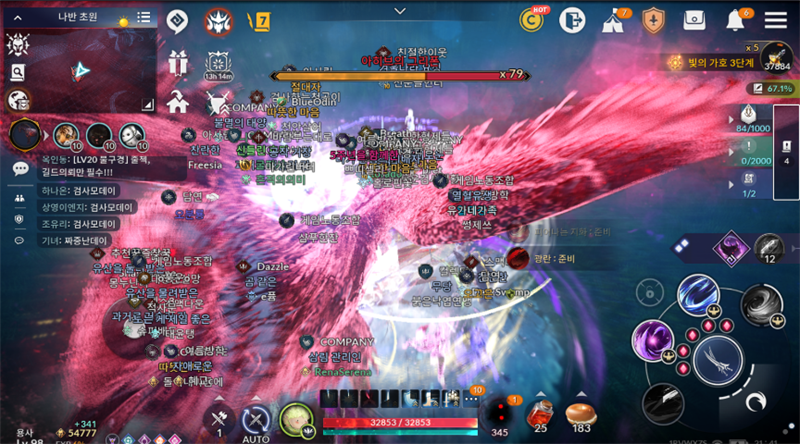Image resolution: width=800 pixels, height=444 pixels.
Task: Trigger the main sword attack button
Action: [714, 356]
